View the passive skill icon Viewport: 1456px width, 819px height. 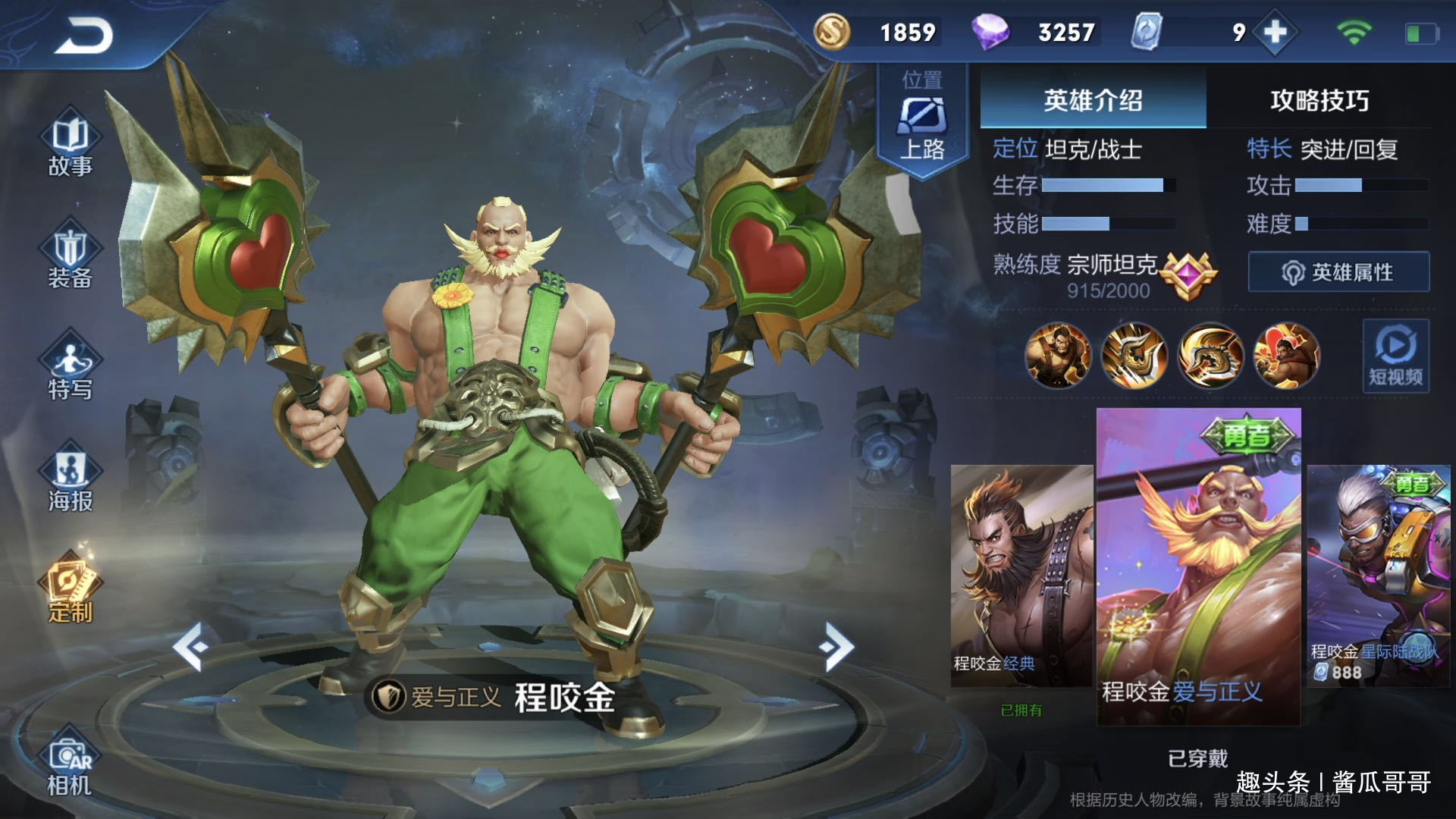[1057, 356]
